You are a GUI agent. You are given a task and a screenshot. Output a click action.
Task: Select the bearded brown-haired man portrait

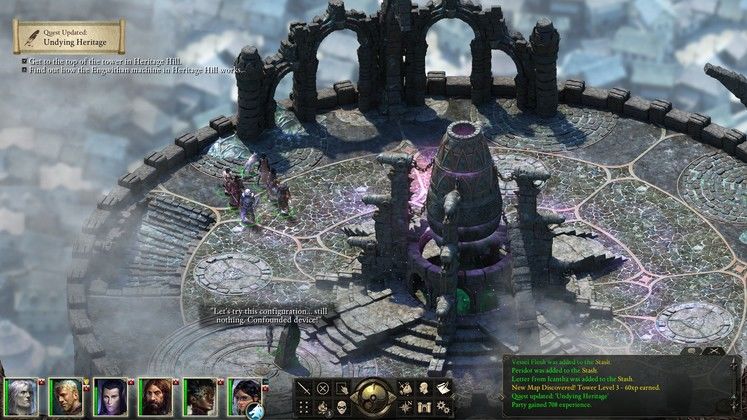[155, 397]
